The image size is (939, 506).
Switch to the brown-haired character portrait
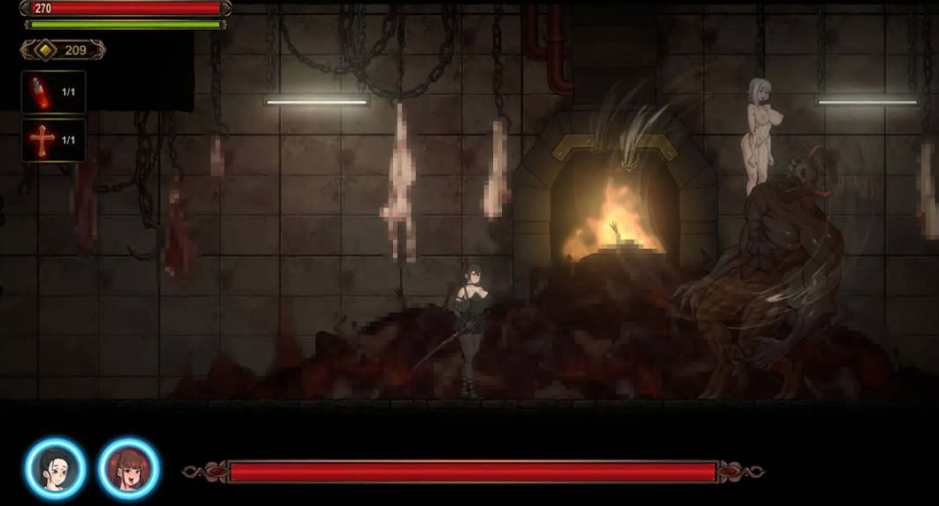point(128,468)
